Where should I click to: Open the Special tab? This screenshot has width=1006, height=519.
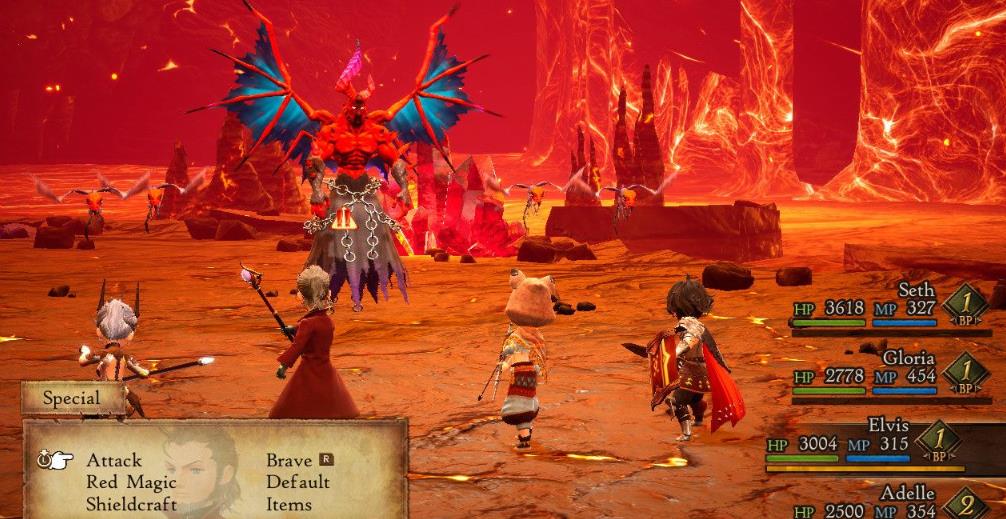pos(72,398)
